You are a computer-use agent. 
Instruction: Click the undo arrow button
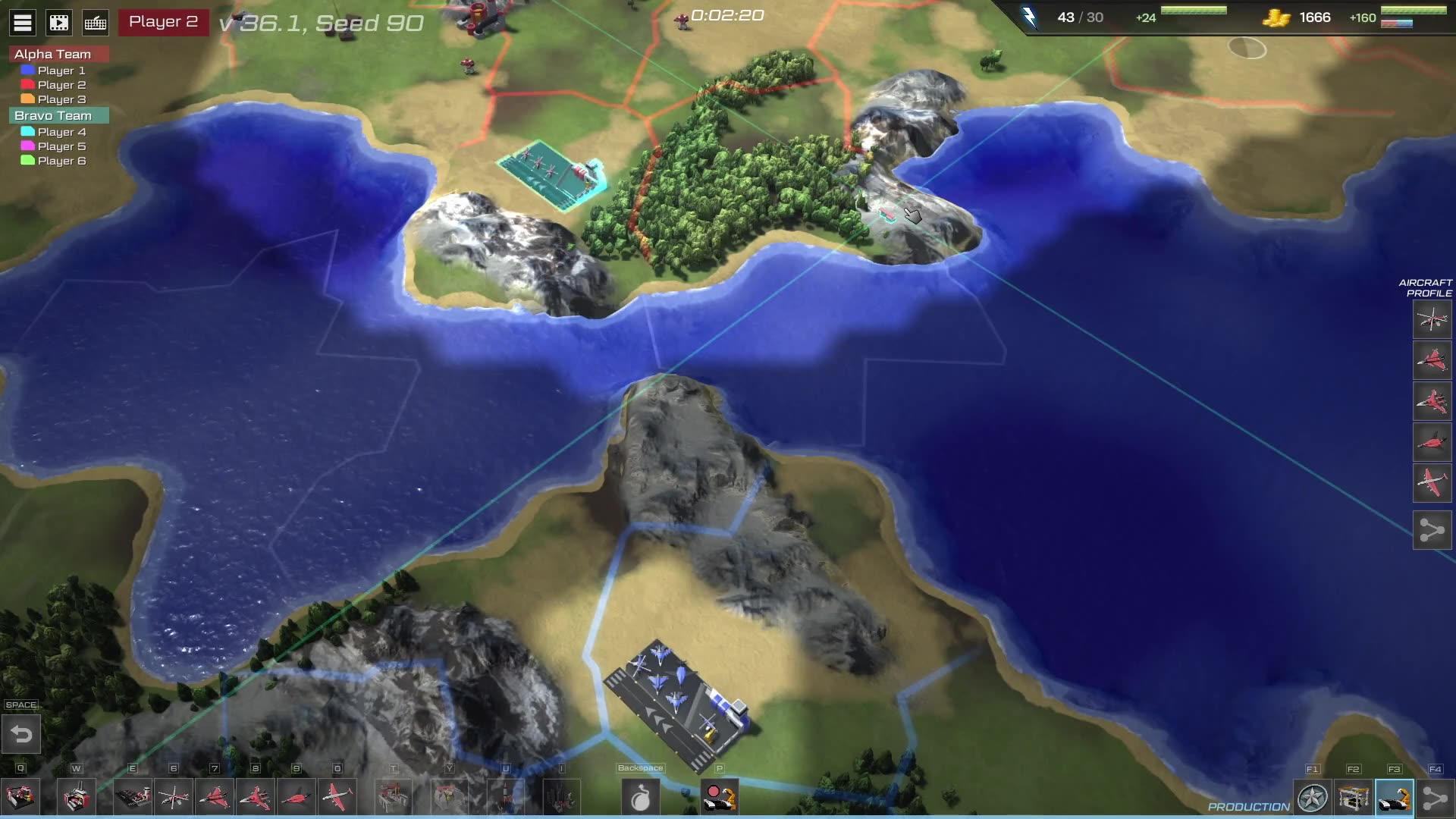point(21,734)
